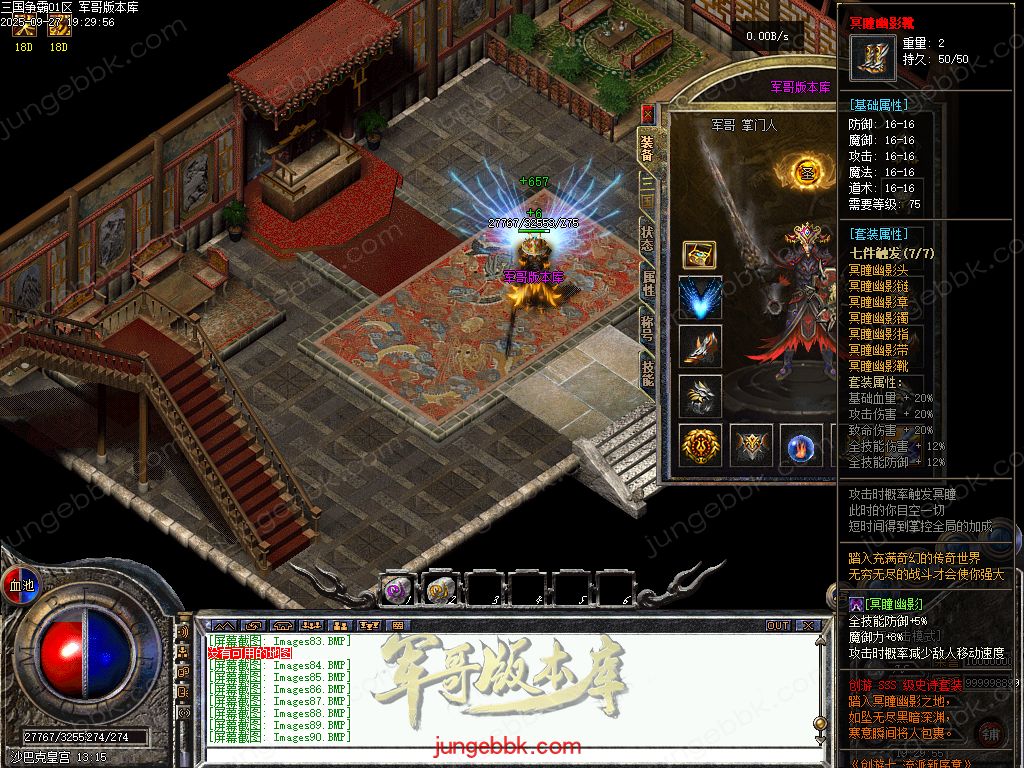Click the X button beside OUT

[808, 625]
